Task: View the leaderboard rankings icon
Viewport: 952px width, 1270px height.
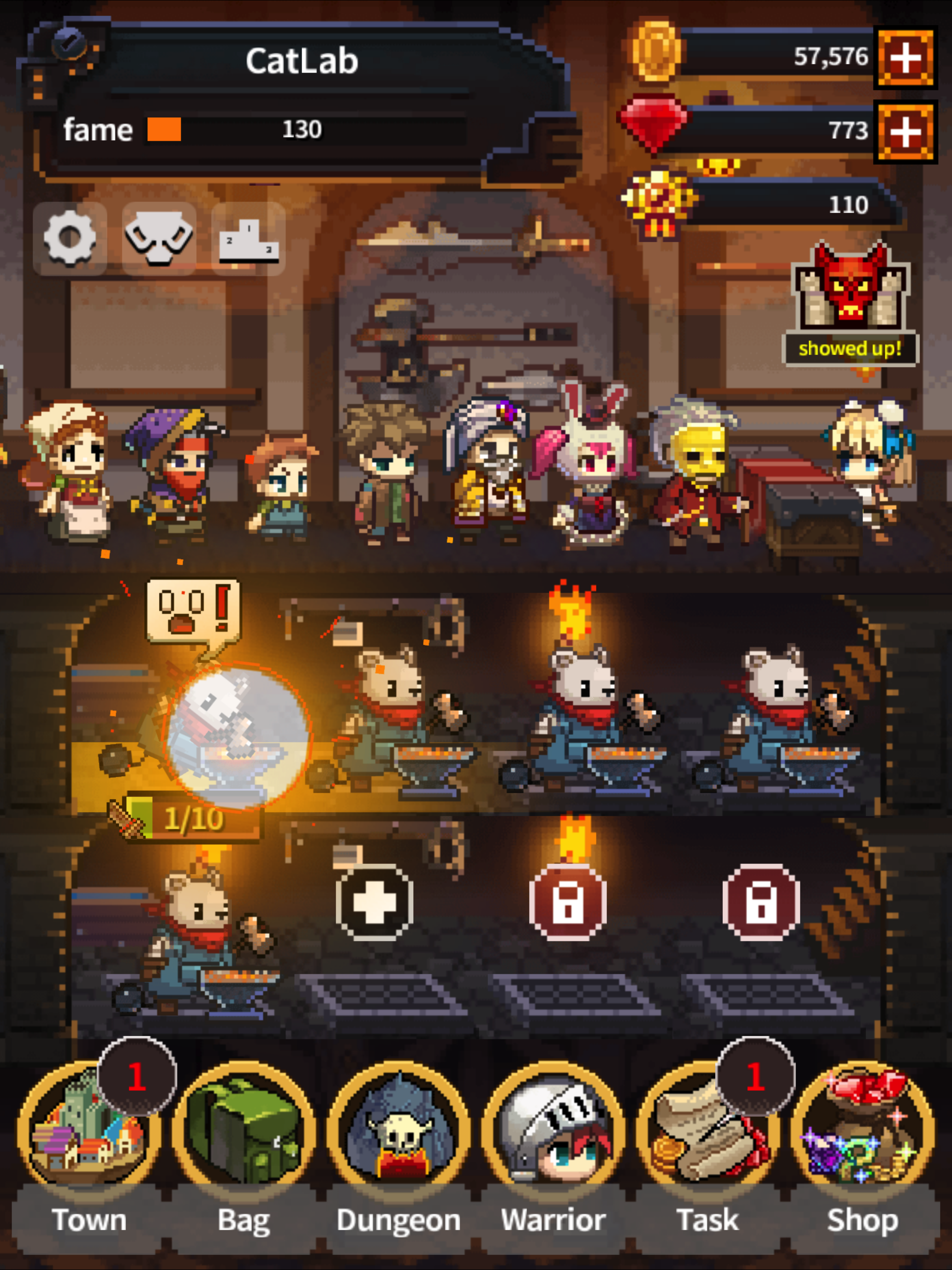Action: pos(249,239)
